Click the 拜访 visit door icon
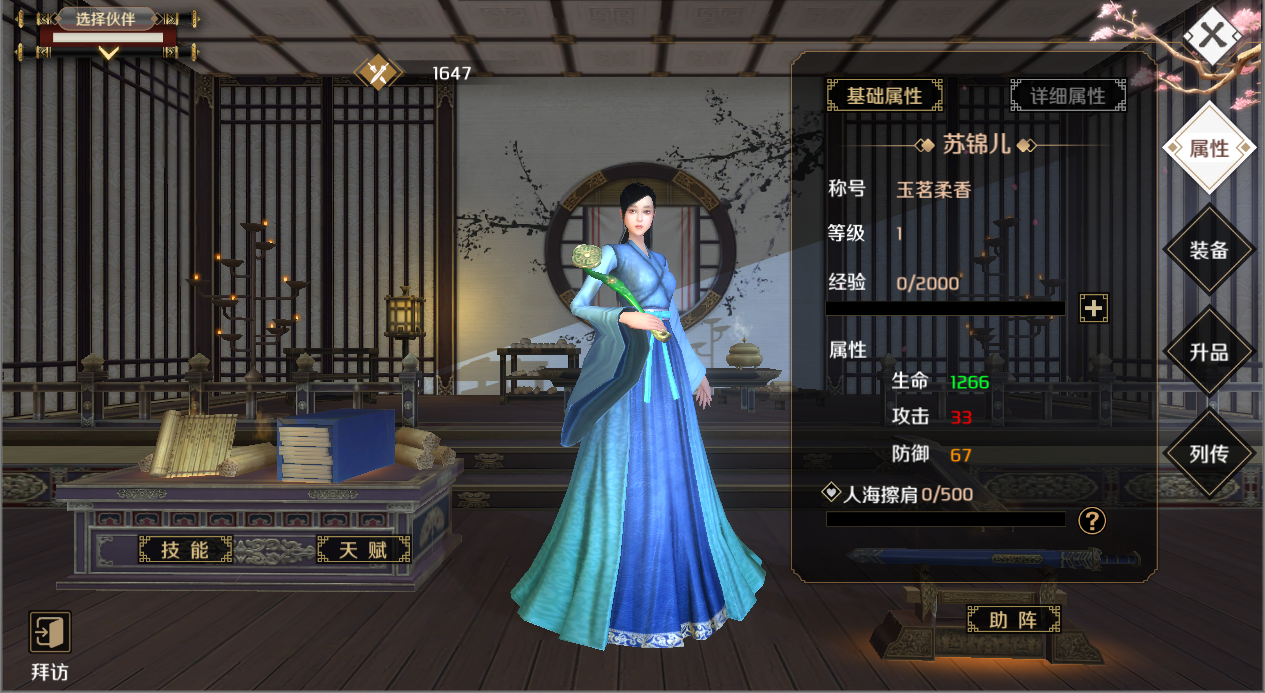Image resolution: width=1265 pixels, height=693 pixels. pos(50,634)
